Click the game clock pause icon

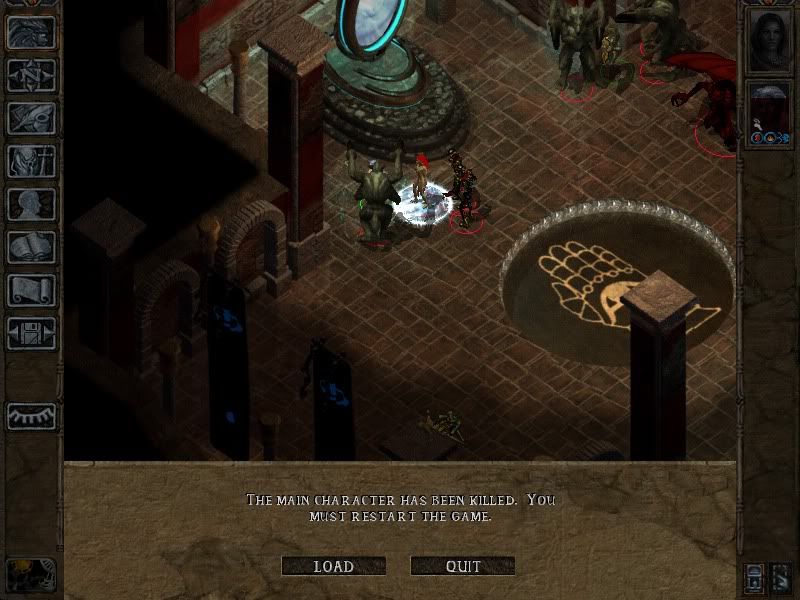pyautogui.click(x=30, y=574)
